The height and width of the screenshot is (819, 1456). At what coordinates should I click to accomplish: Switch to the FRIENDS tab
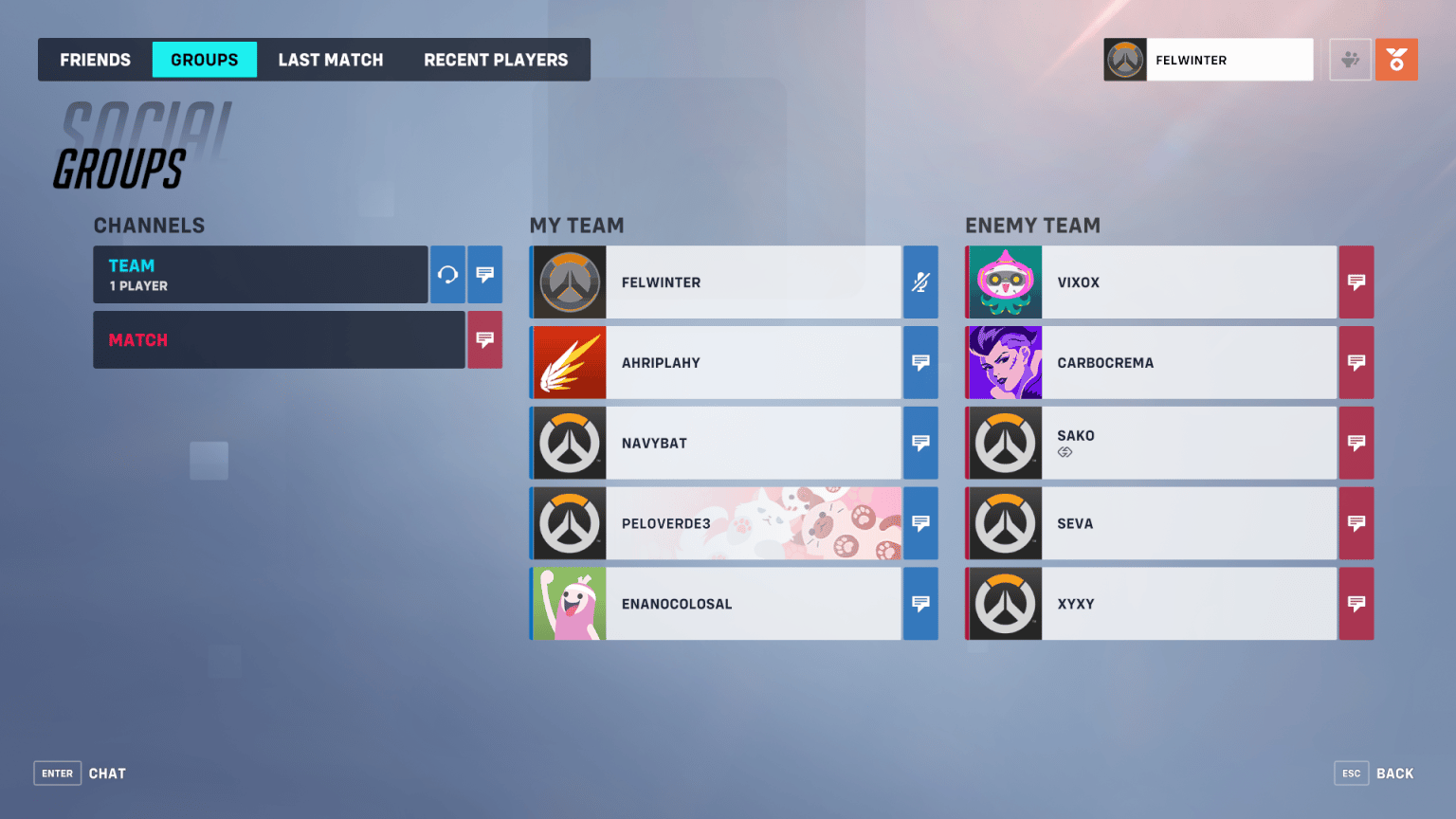click(x=94, y=59)
